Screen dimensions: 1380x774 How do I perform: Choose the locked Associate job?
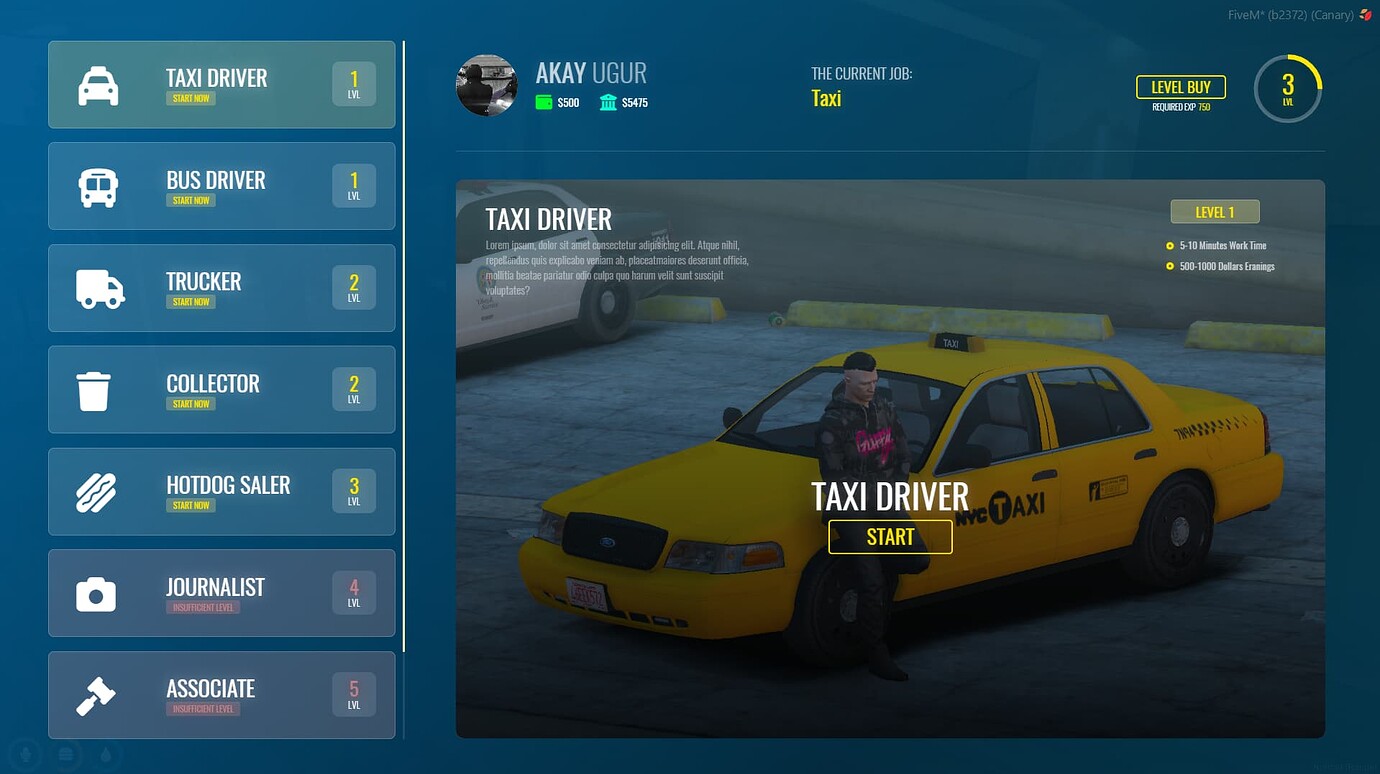coord(221,695)
